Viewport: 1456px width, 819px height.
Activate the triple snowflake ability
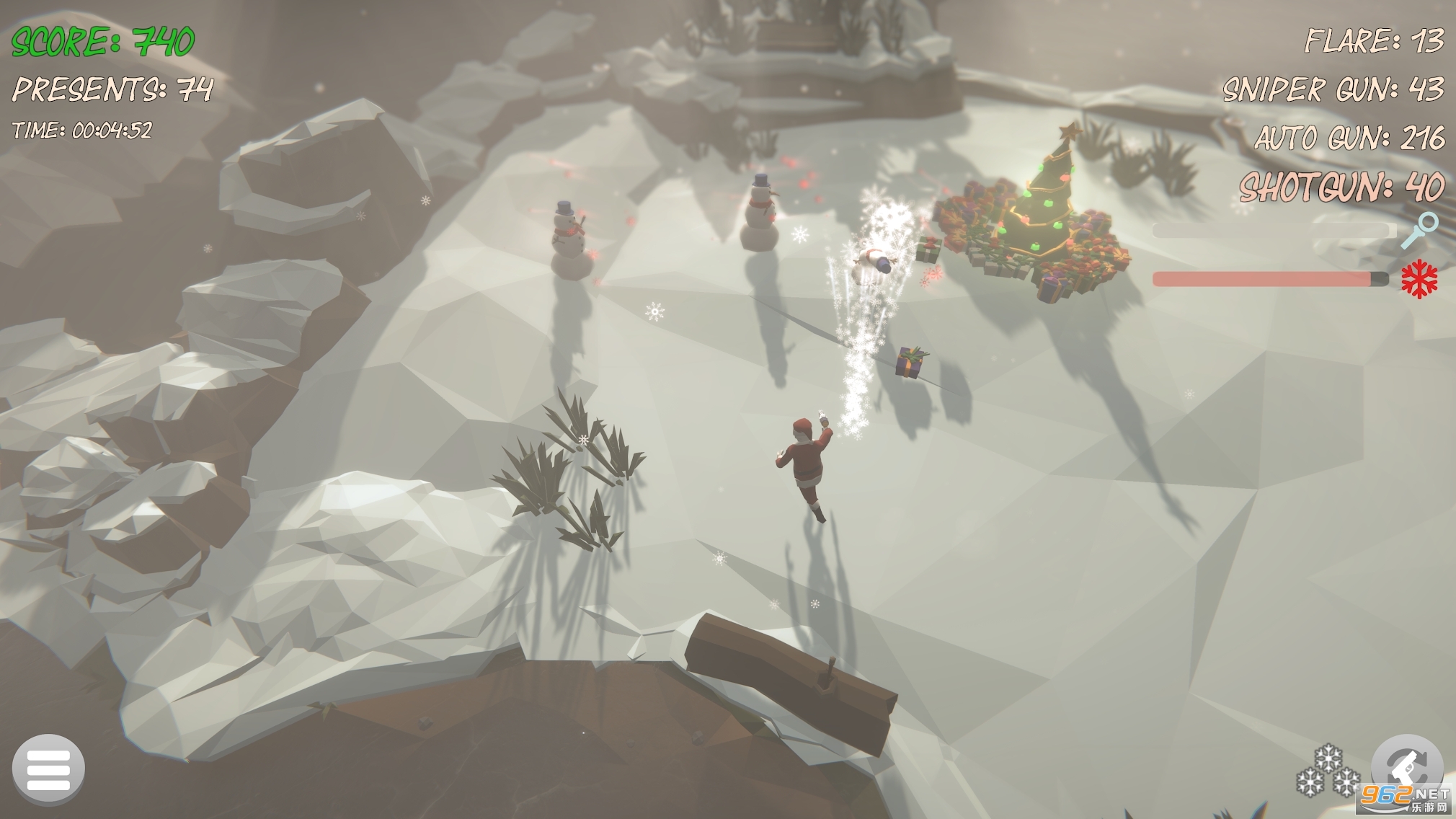1328,774
